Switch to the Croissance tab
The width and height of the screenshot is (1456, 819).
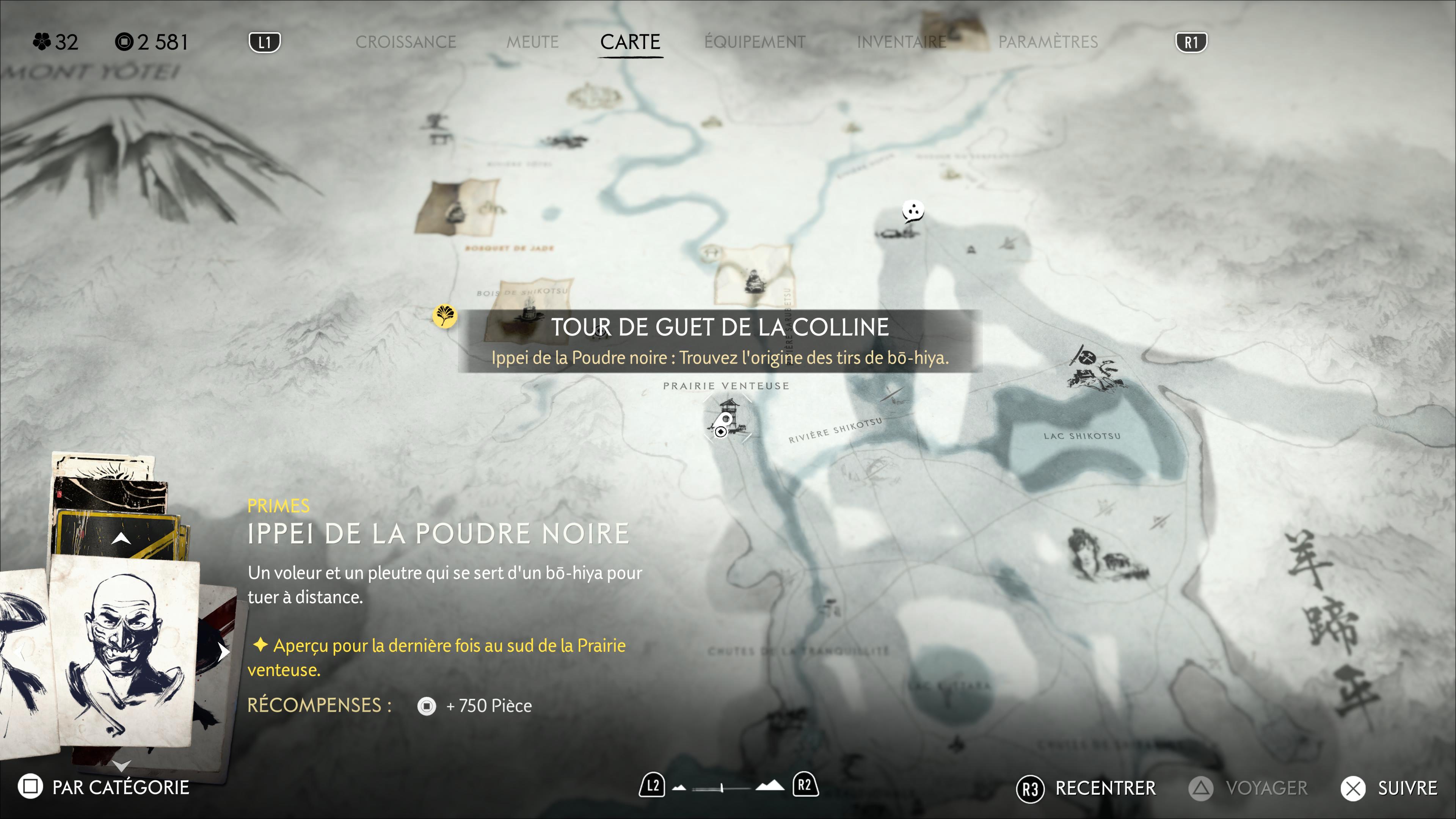(x=405, y=42)
